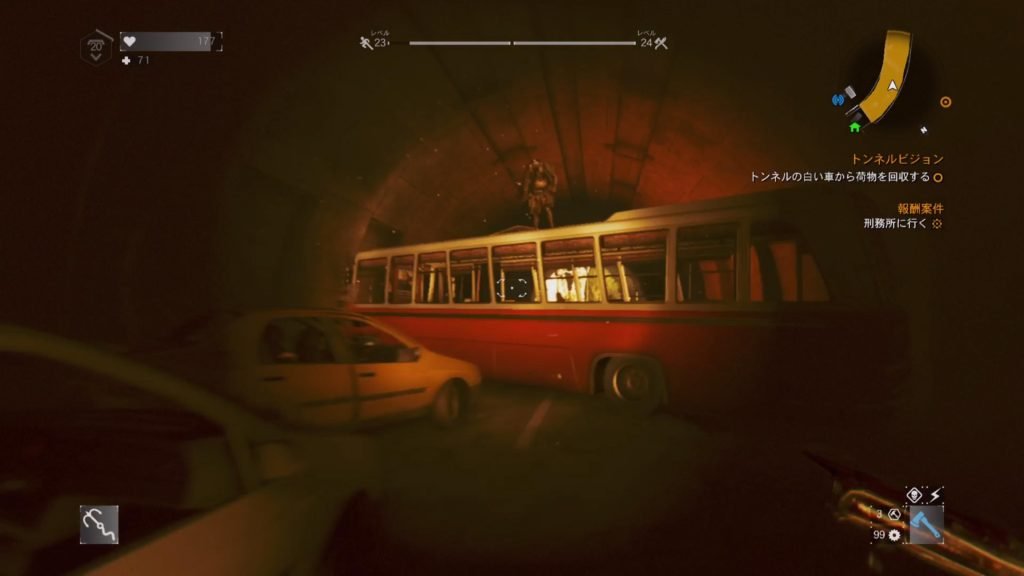The image size is (1024, 576).
Task: Open the 報酬案件 bounty tracker
Action: pos(919,208)
